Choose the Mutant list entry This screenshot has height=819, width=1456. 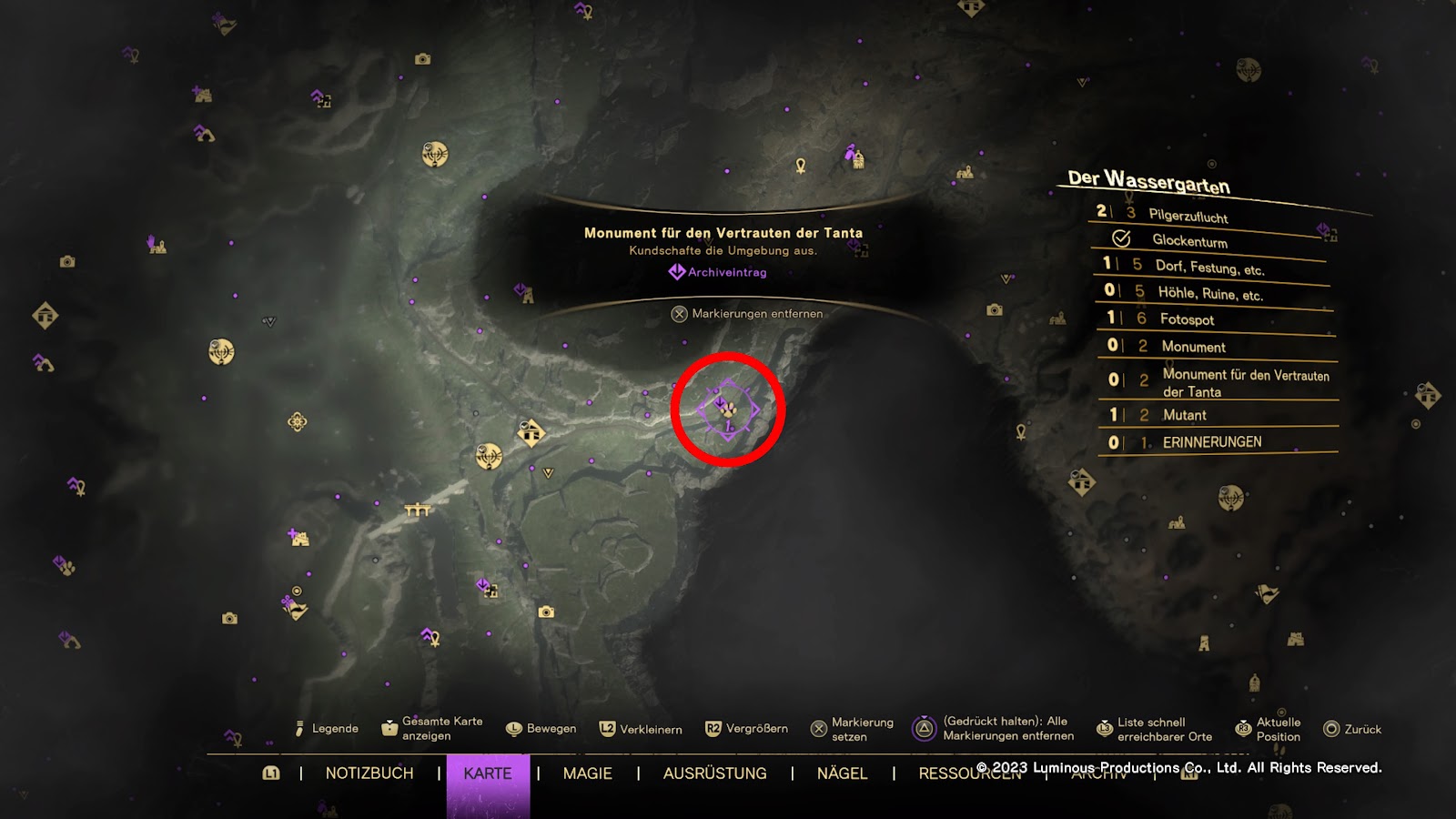click(x=1184, y=415)
